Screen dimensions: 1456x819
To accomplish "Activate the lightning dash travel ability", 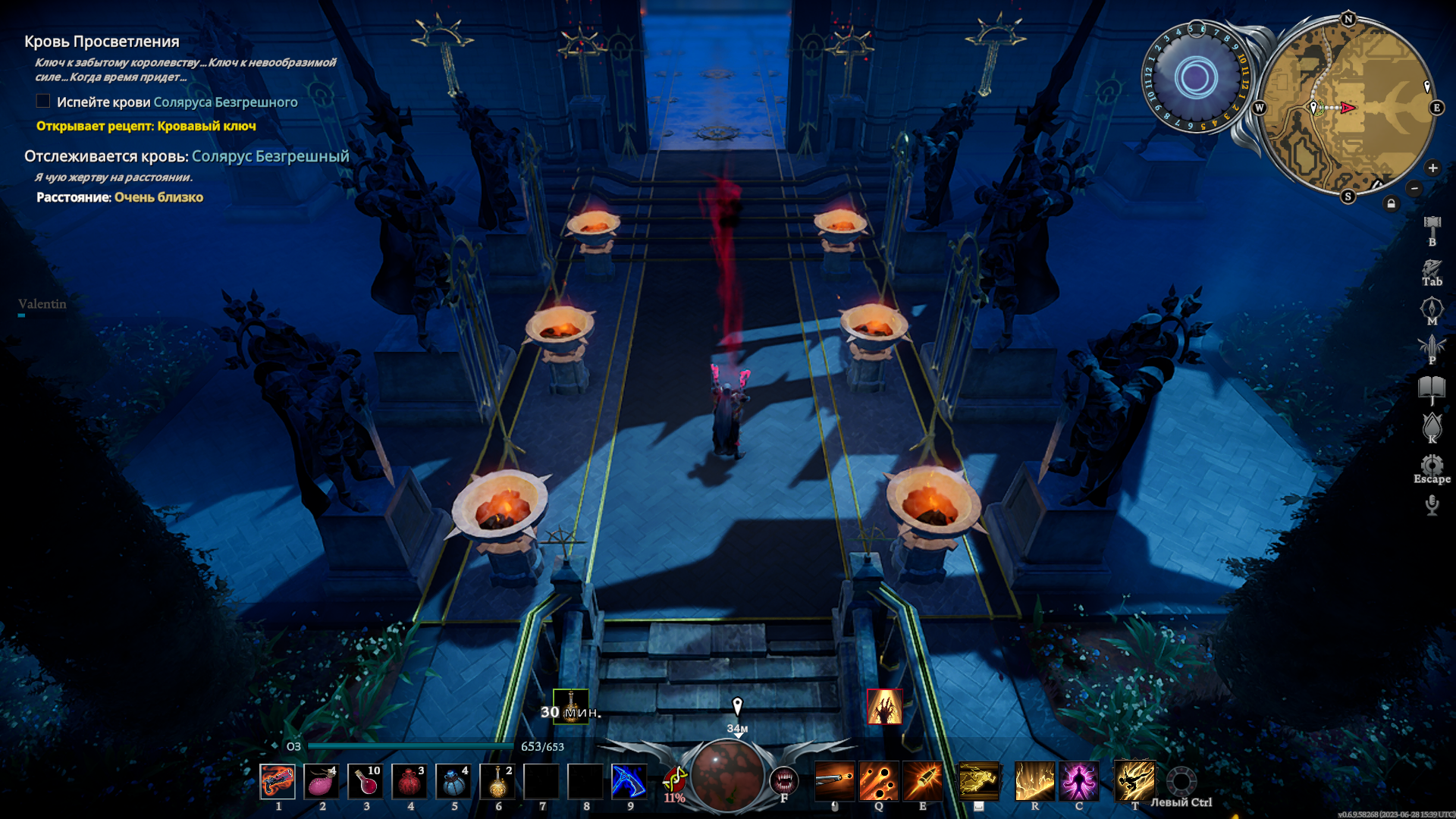I will click(x=978, y=781).
